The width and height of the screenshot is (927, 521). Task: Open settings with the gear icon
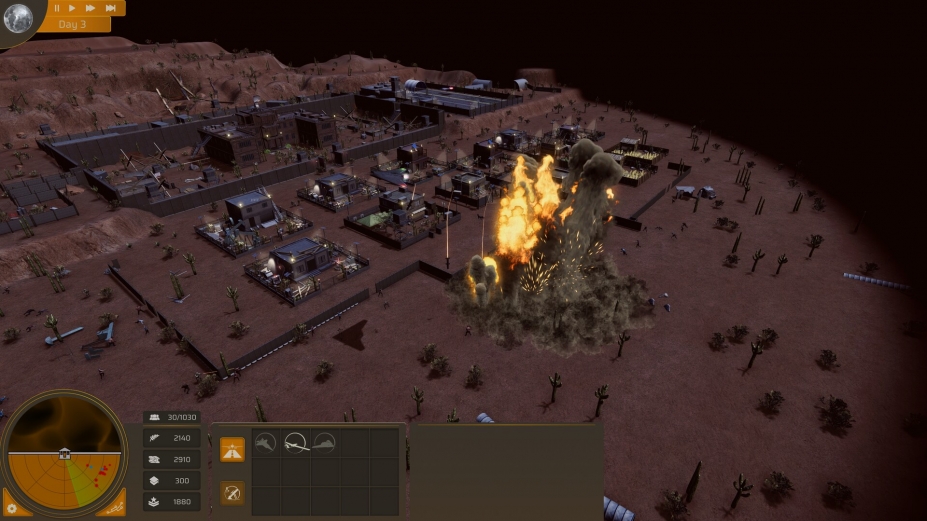(x=11, y=508)
